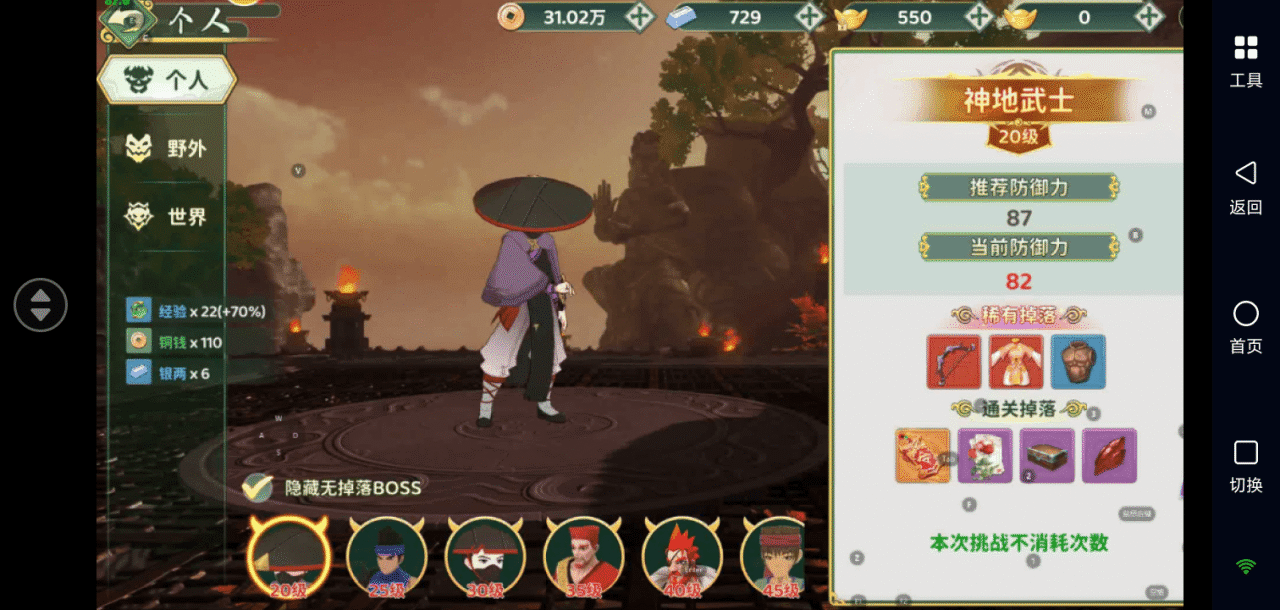The image size is (1280, 610).
Task: Click the plus next to 729 silver
Action: tap(809, 16)
